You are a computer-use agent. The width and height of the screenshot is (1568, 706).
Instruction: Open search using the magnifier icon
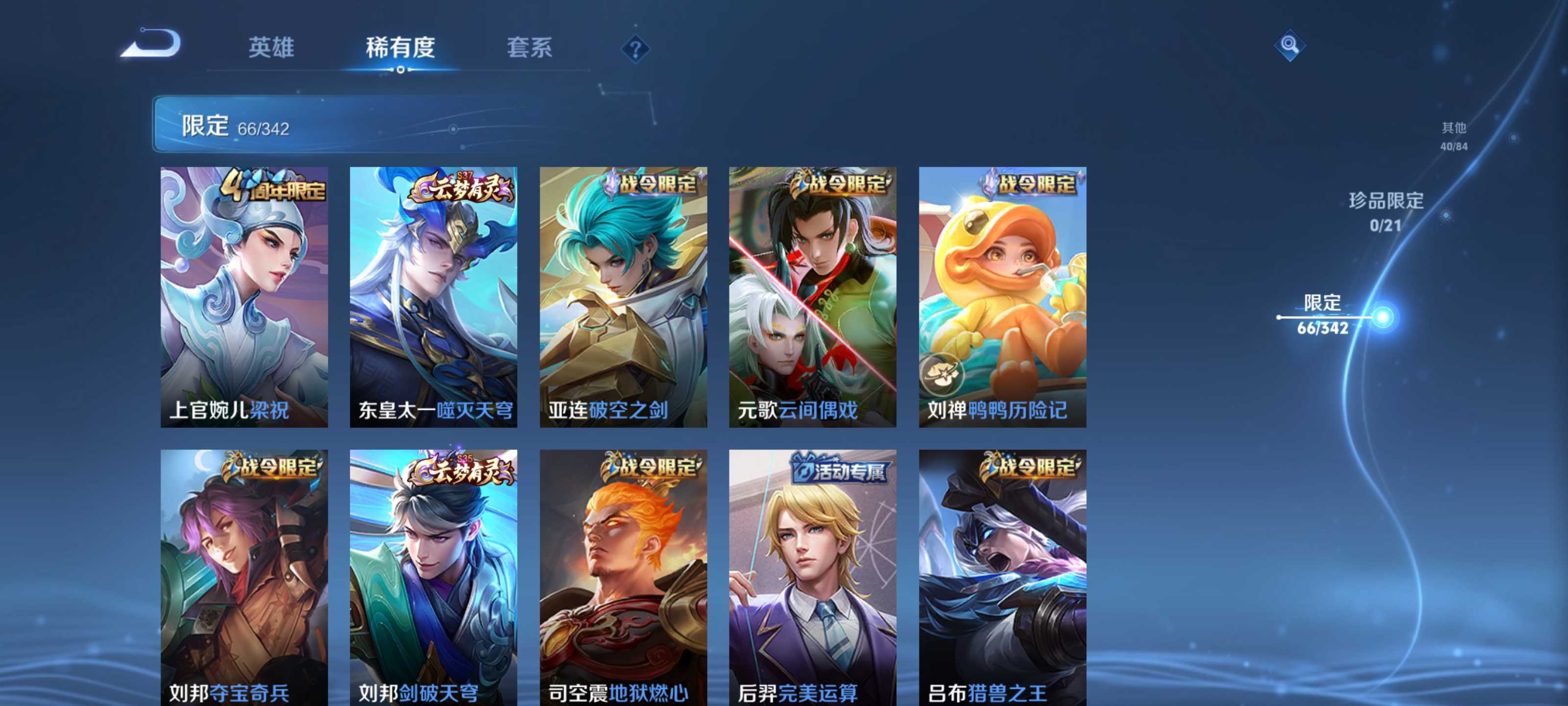click(x=1292, y=46)
